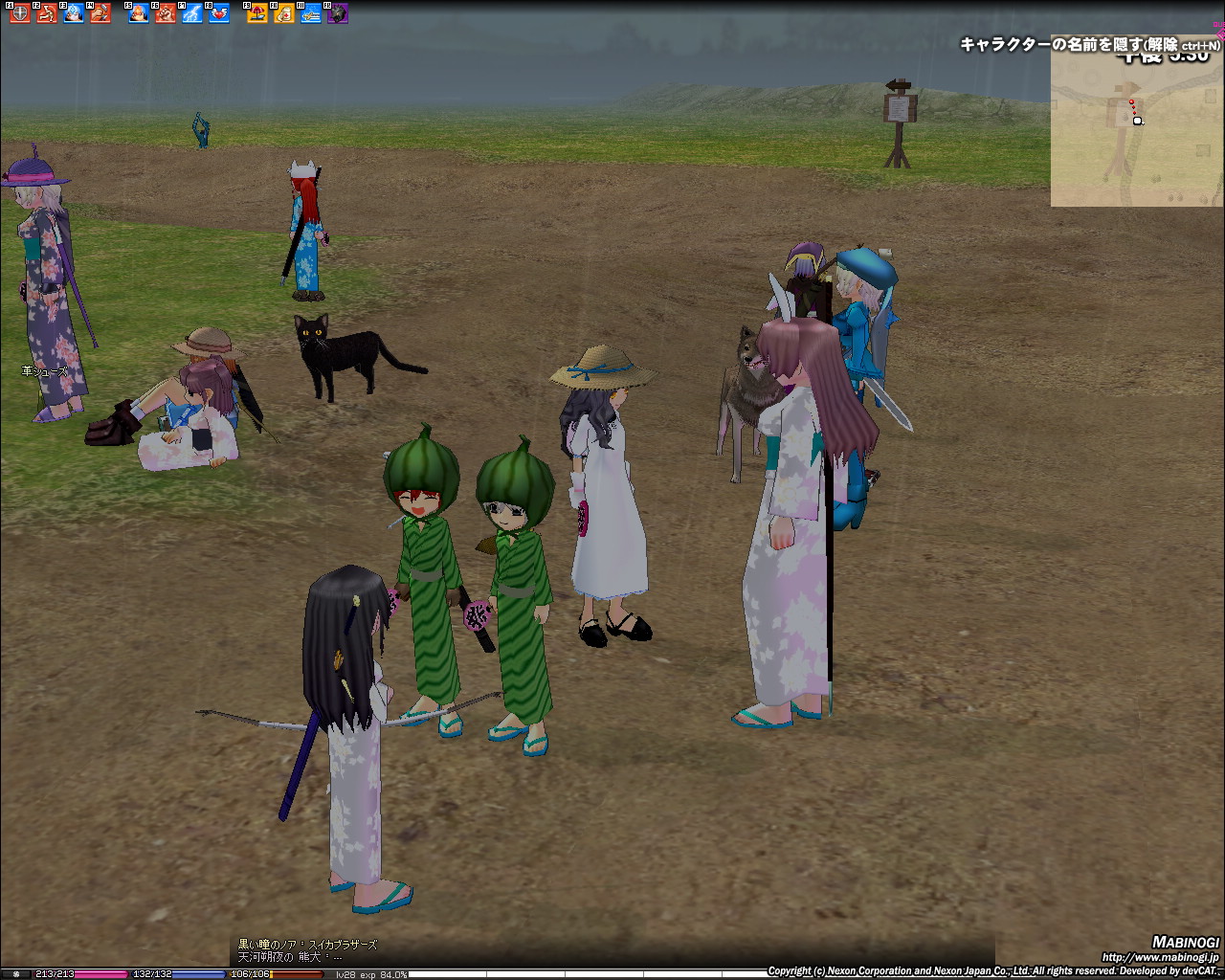Select the hammer-in-hand skill on F4
This screenshot has width=1225, height=980.
tap(100, 13)
